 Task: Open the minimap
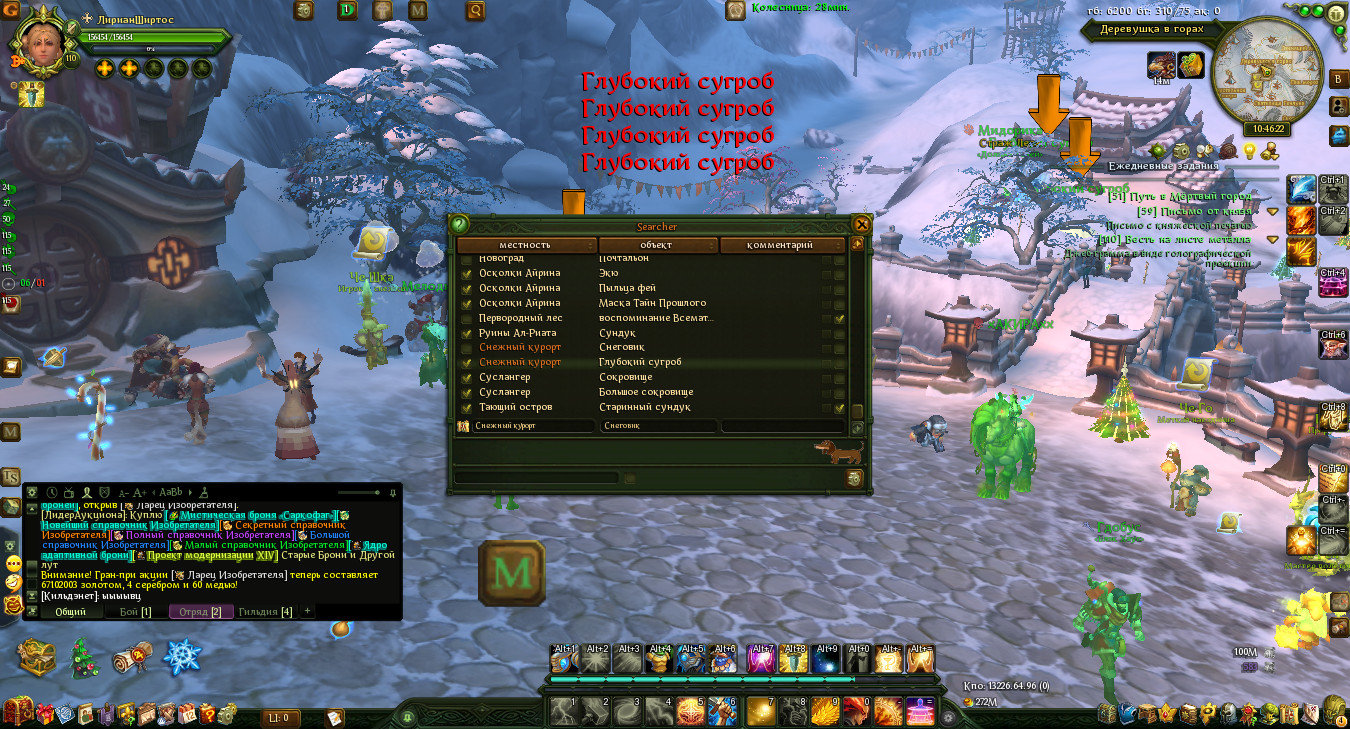(x=1265, y=79)
